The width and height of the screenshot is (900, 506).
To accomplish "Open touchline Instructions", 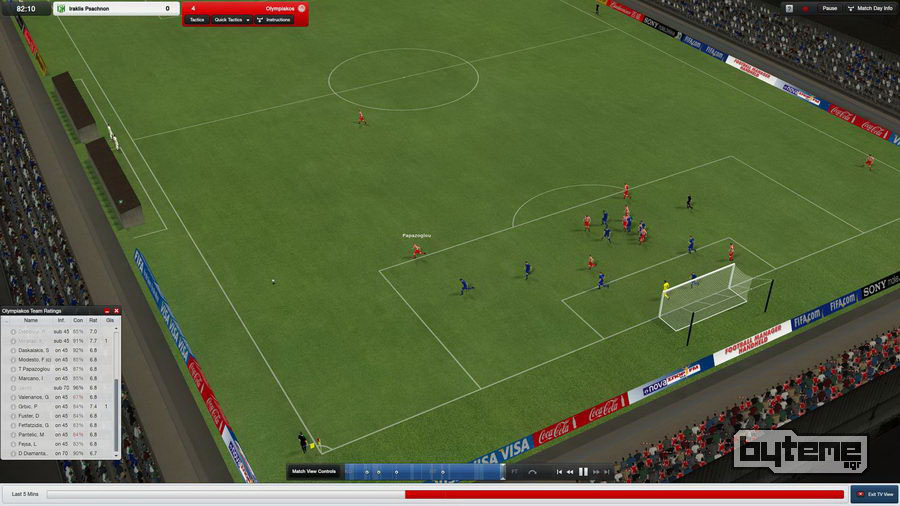I will pos(273,19).
